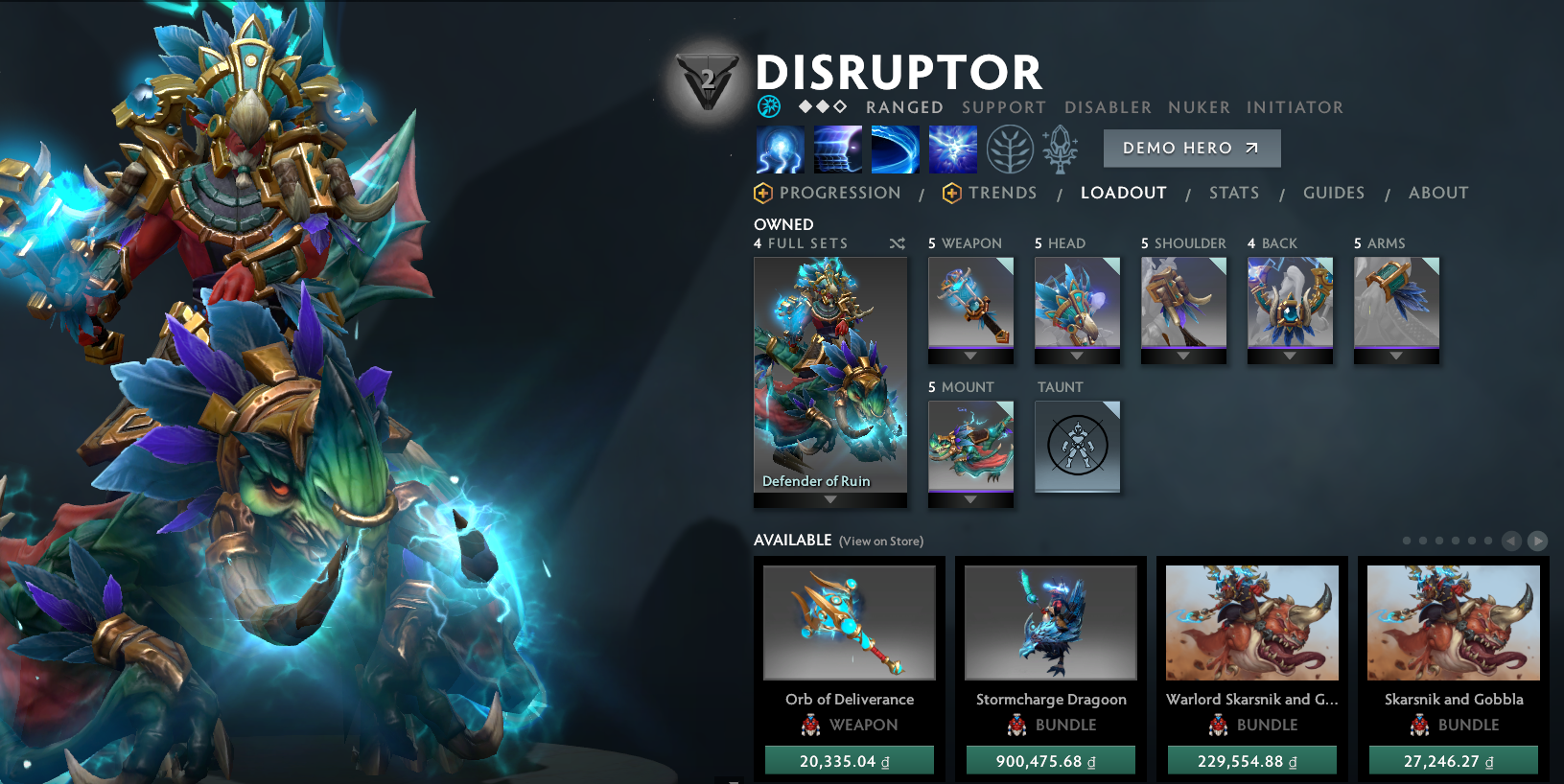View the Aghanim's Scepter upgrade icon
The image size is (1564, 784).
coord(1061,149)
